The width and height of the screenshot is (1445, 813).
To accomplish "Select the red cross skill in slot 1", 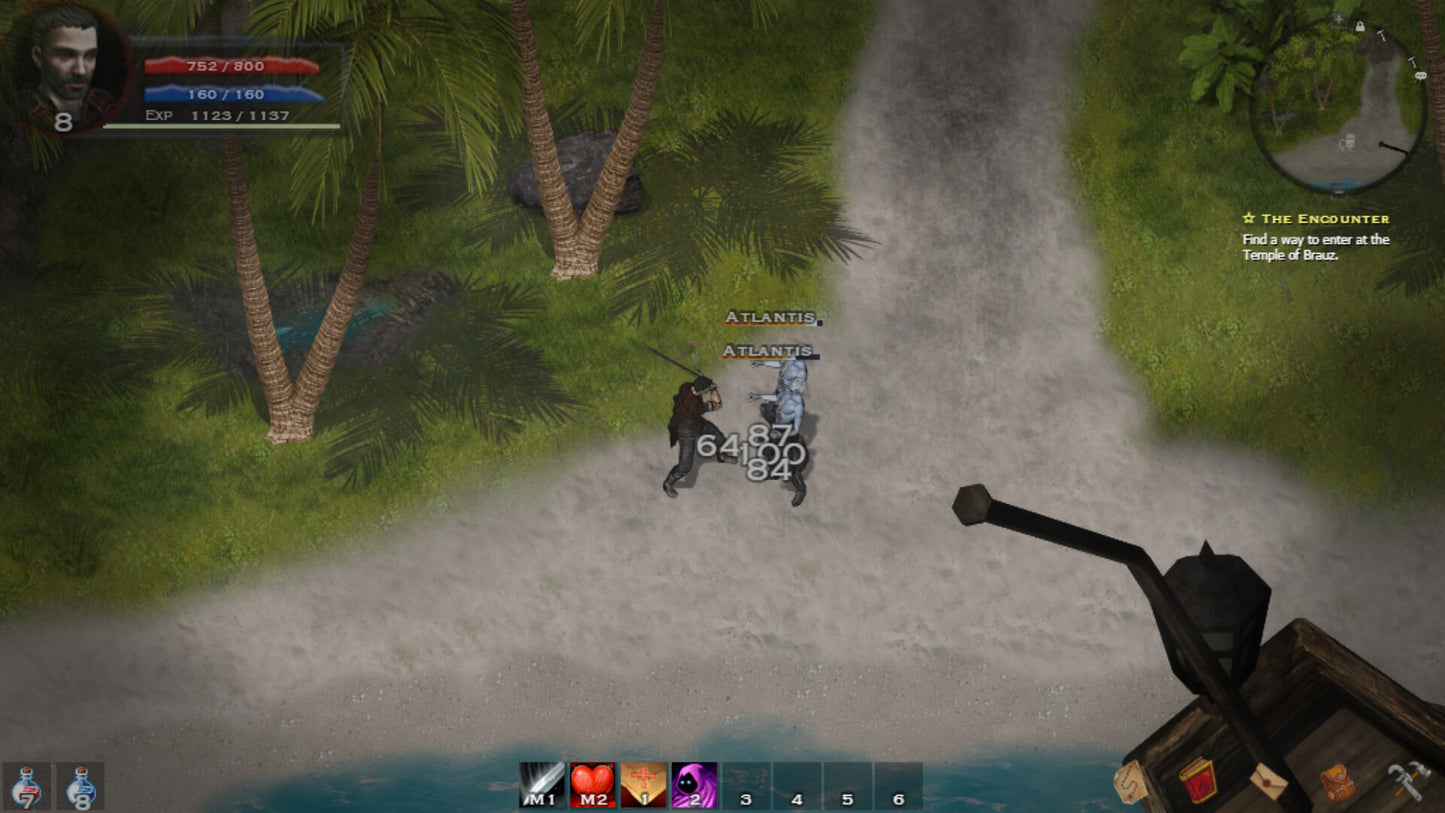I will (x=644, y=785).
